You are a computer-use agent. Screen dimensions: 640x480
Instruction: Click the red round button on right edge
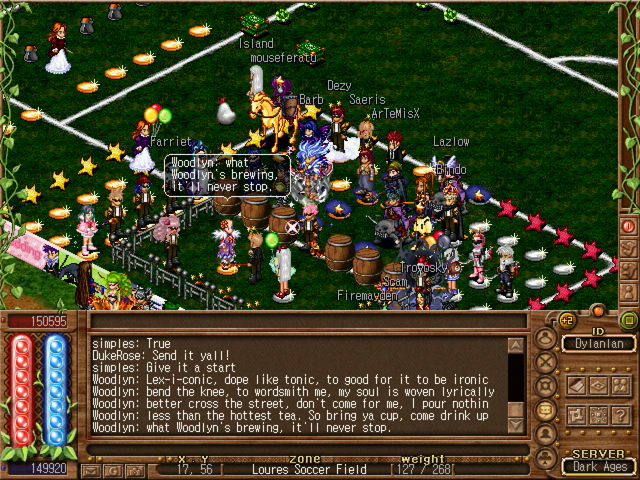629,226
